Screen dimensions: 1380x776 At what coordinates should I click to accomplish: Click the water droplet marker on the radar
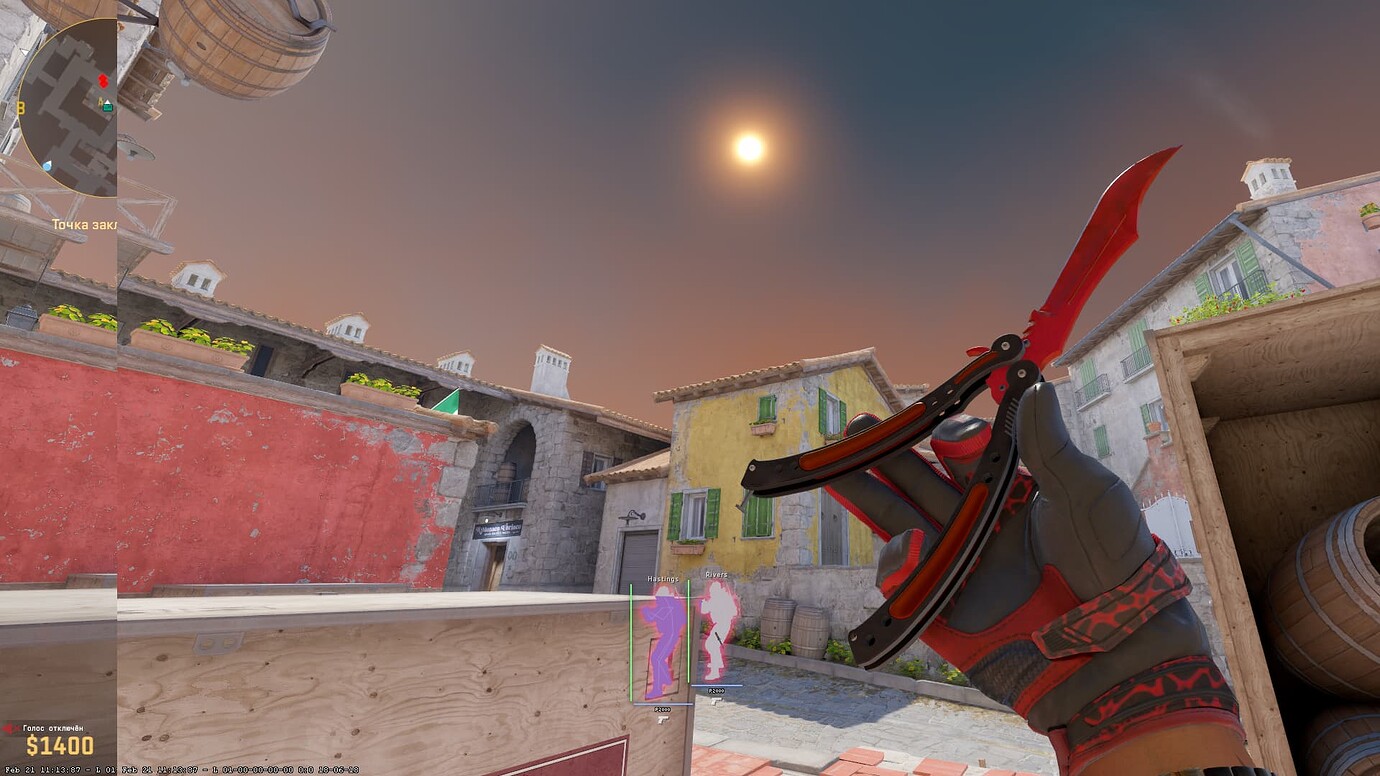pyautogui.click(x=47, y=164)
